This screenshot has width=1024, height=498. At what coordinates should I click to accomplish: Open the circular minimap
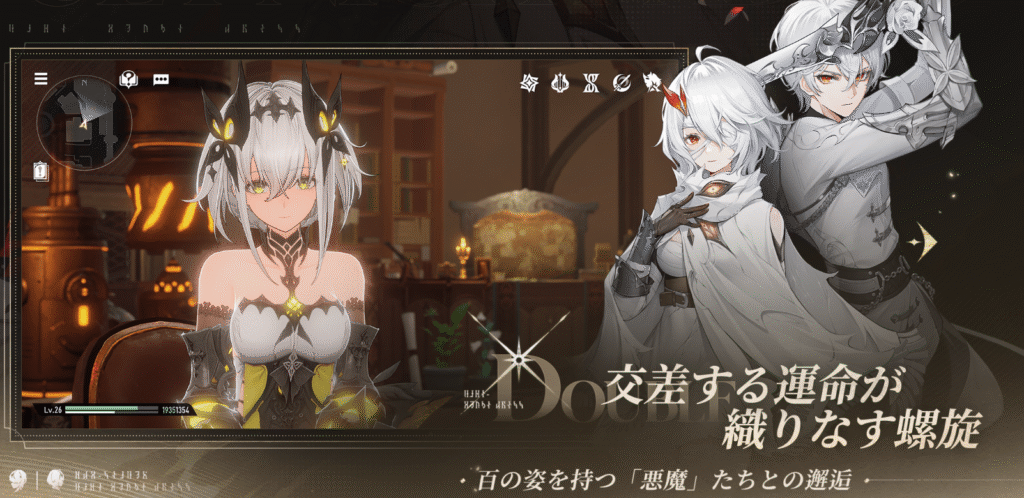pos(82,124)
